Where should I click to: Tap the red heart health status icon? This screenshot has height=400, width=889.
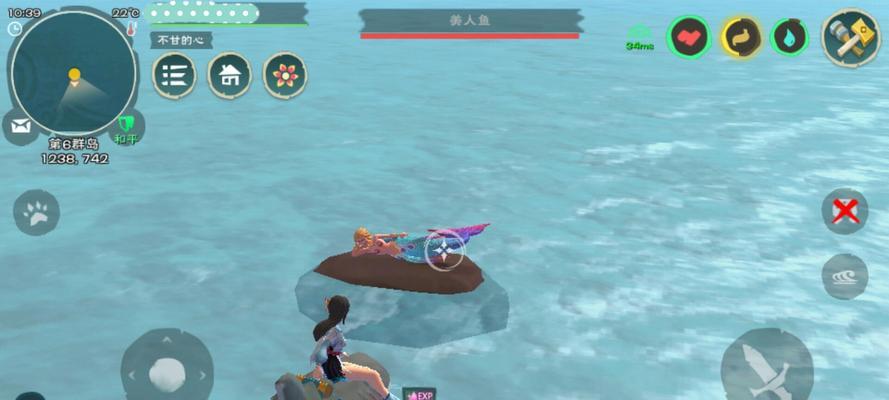pos(688,38)
